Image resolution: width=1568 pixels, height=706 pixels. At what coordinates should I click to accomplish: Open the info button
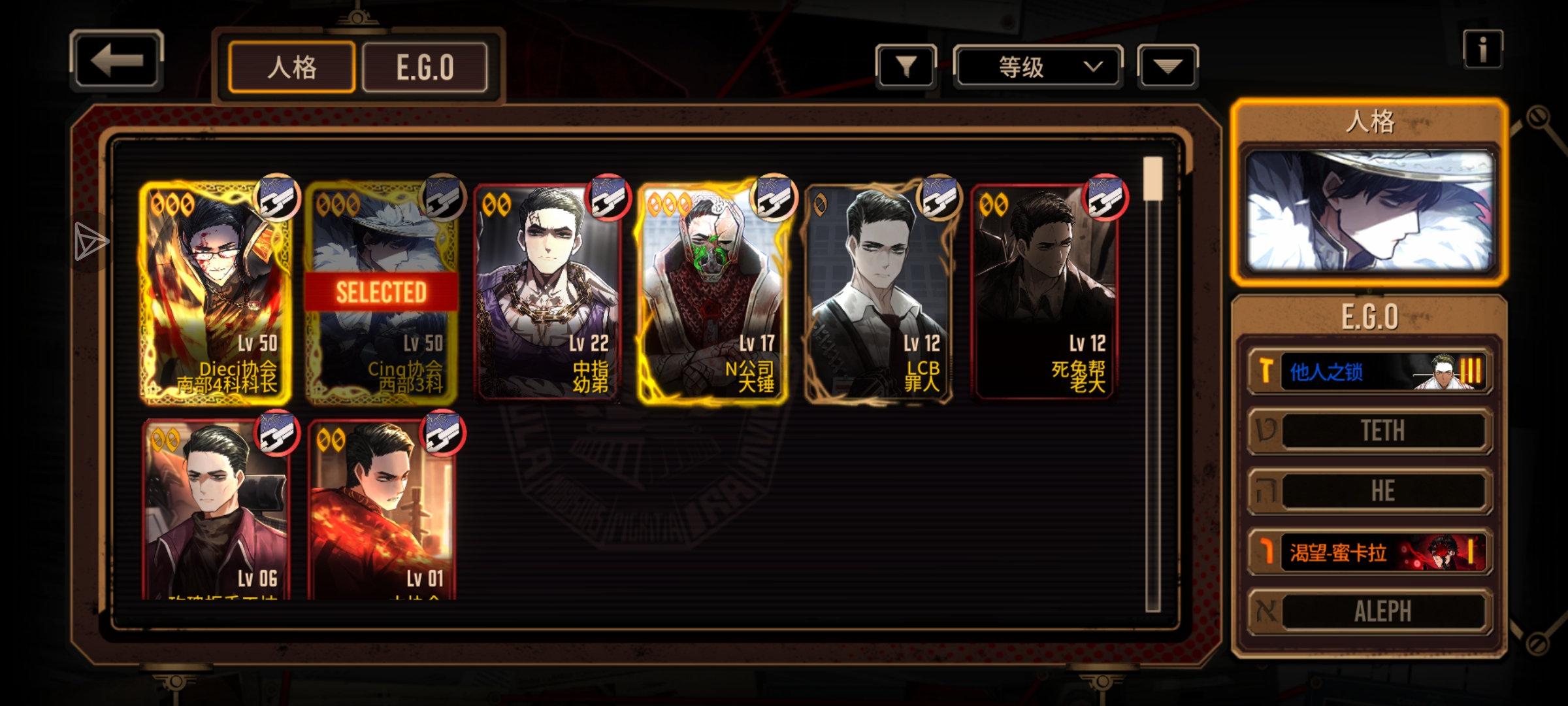[1482, 49]
